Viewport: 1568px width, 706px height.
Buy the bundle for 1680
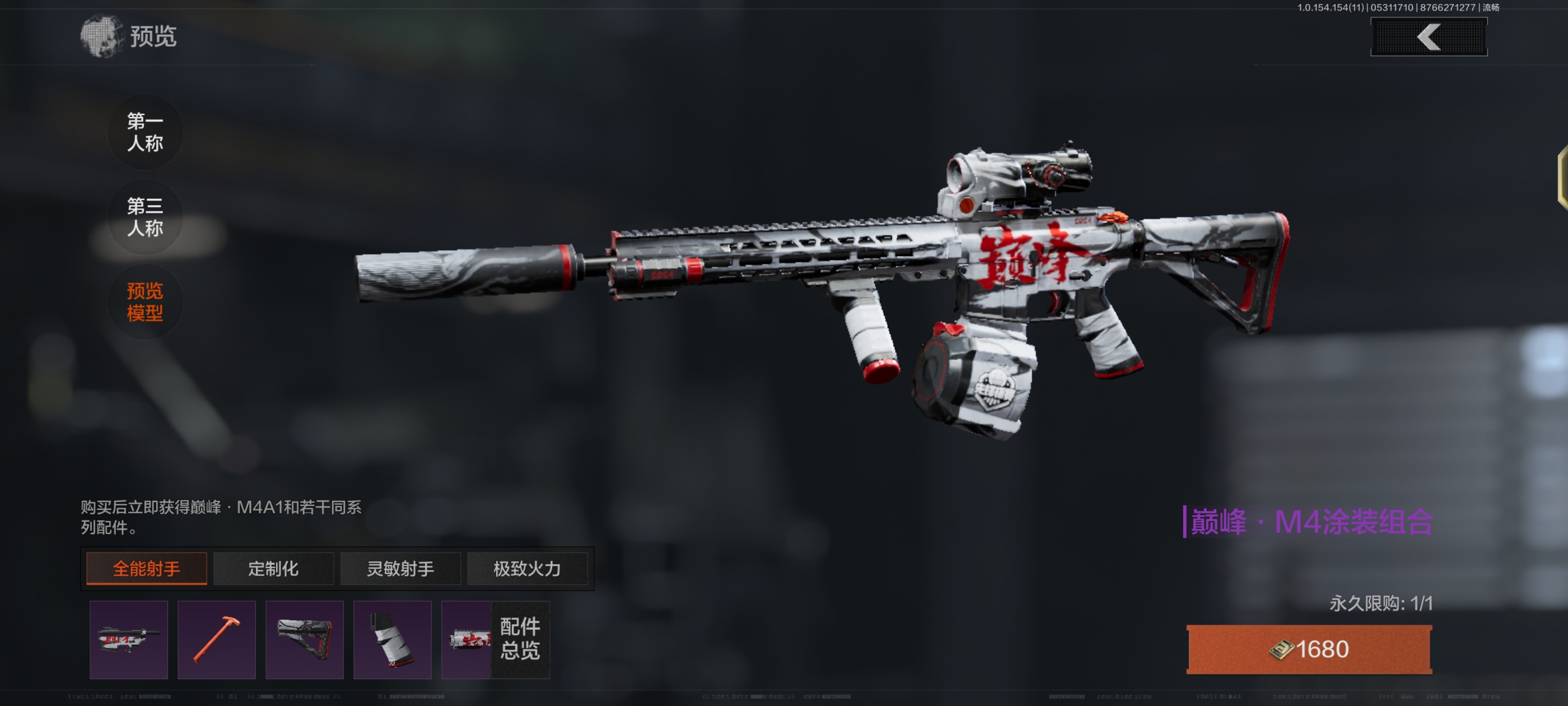pyautogui.click(x=1309, y=649)
